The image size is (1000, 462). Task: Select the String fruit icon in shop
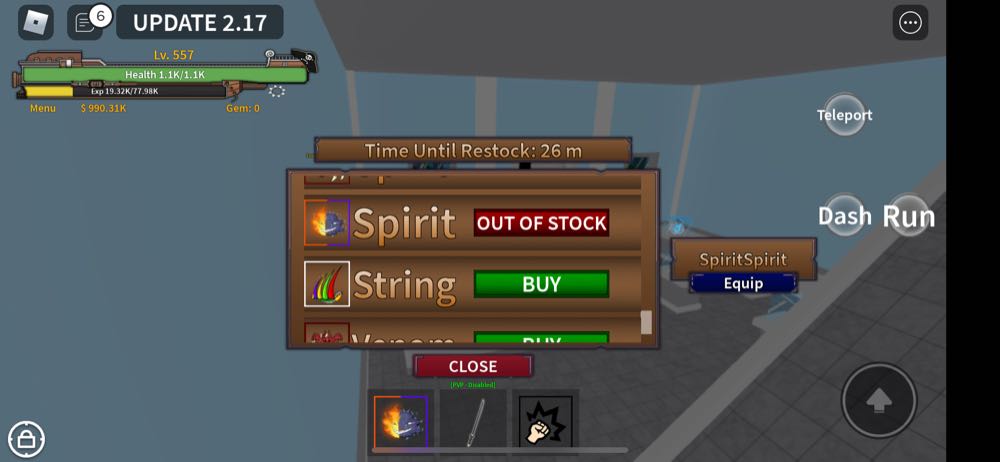click(x=327, y=284)
